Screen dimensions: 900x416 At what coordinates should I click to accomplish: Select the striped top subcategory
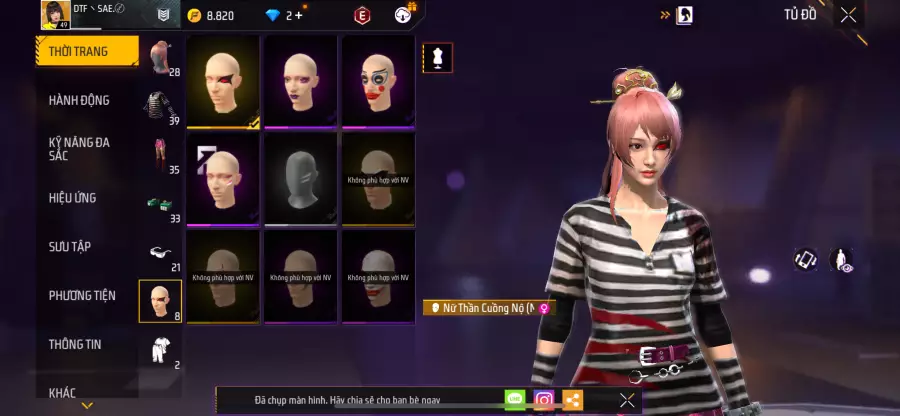[161, 106]
